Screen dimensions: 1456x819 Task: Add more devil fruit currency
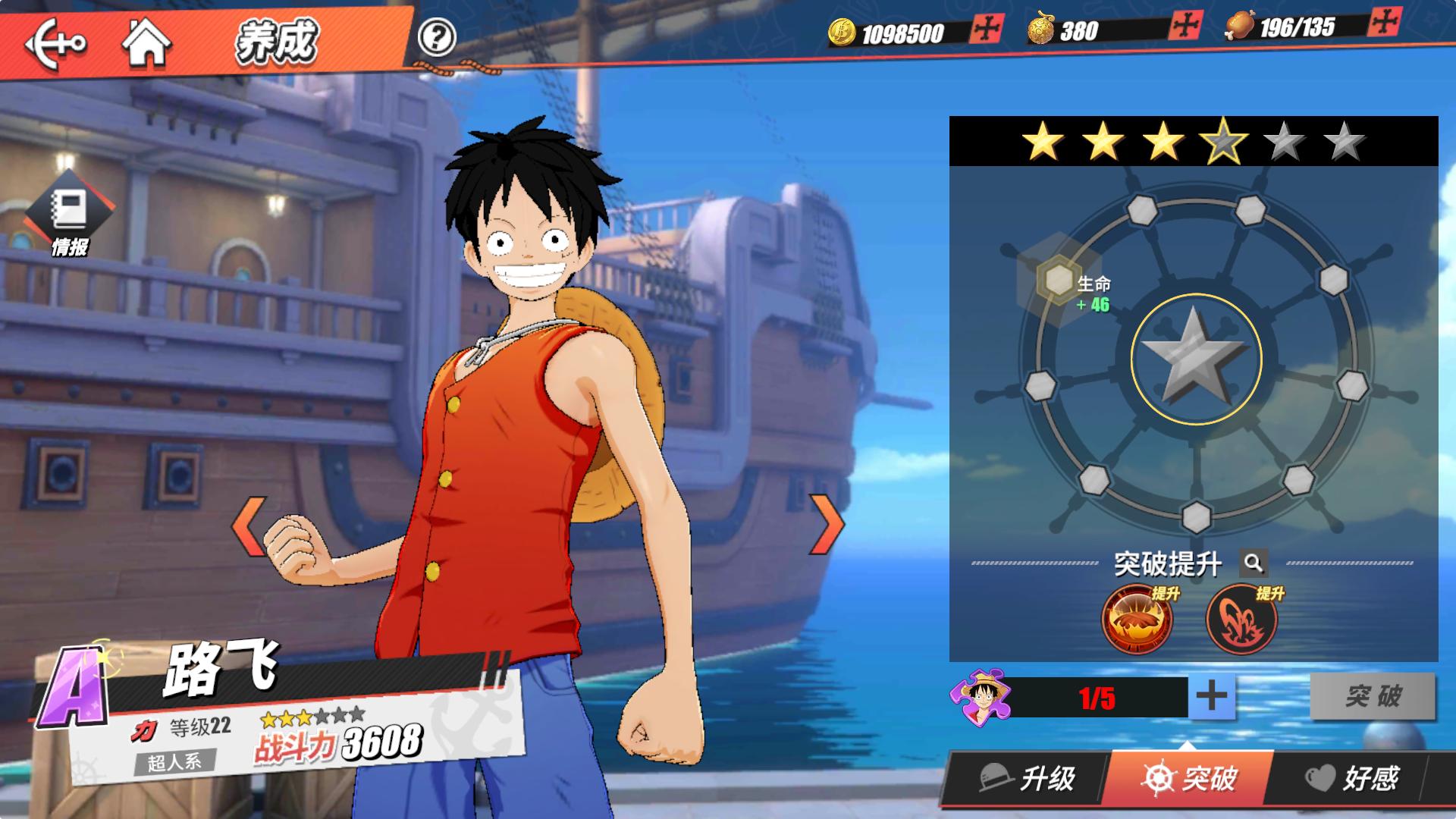click(1185, 26)
